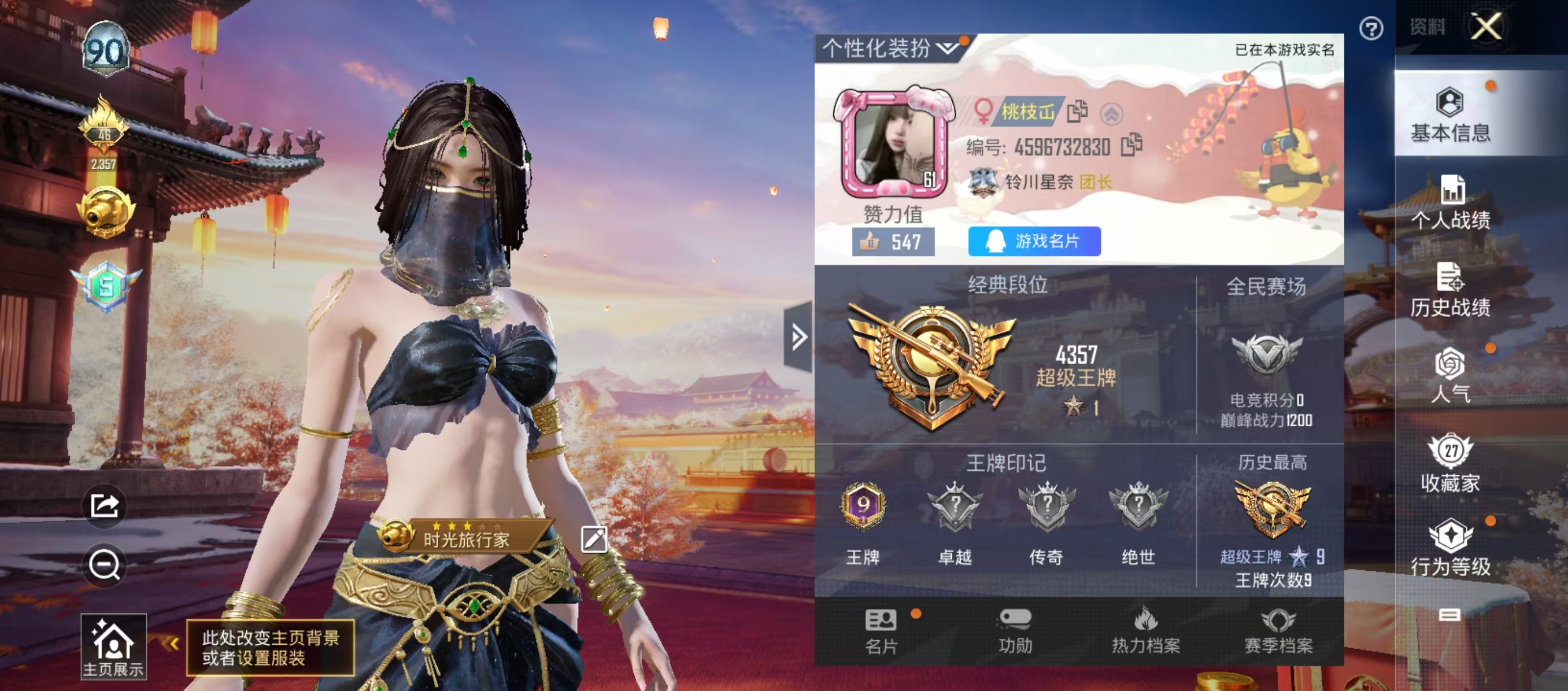Image resolution: width=1568 pixels, height=691 pixels.
Task: Collapse the info panel with the arrow
Action: click(x=798, y=336)
